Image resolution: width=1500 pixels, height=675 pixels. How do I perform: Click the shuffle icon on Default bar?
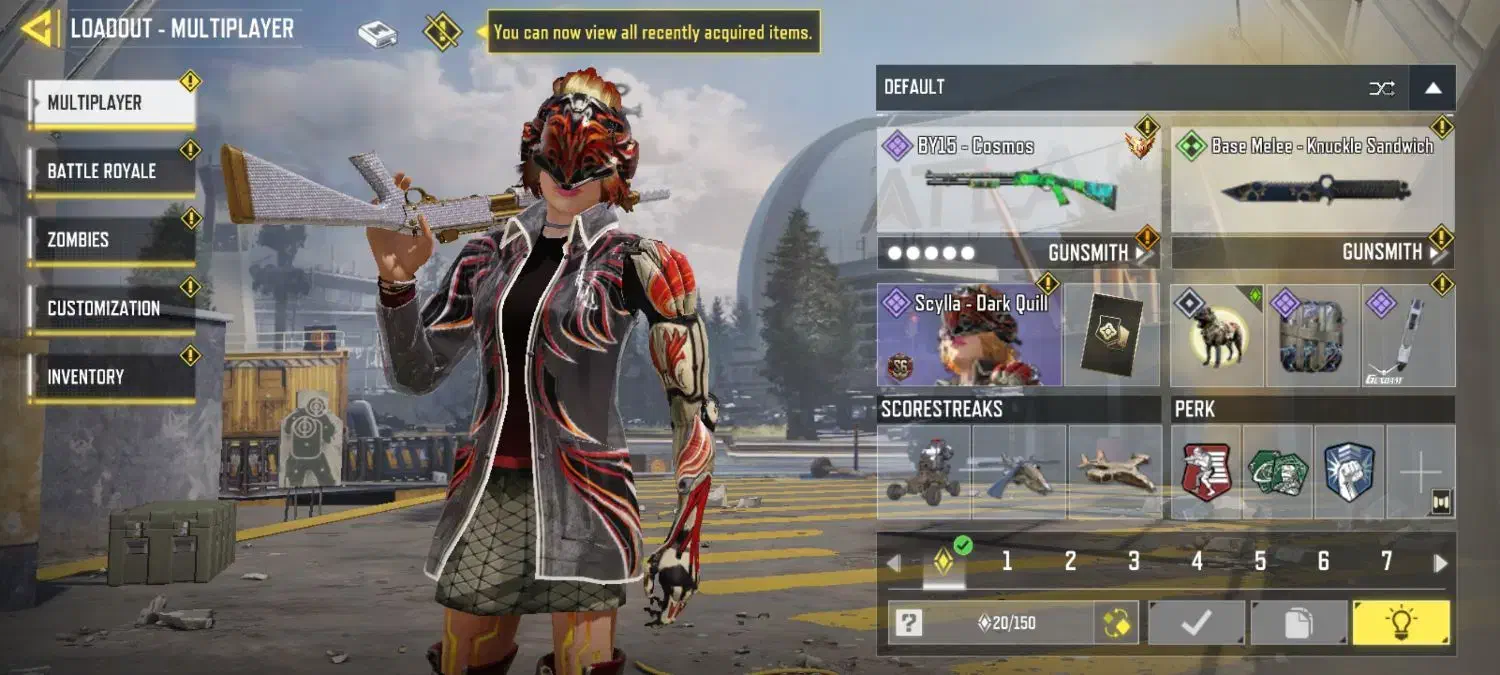click(x=1382, y=88)
